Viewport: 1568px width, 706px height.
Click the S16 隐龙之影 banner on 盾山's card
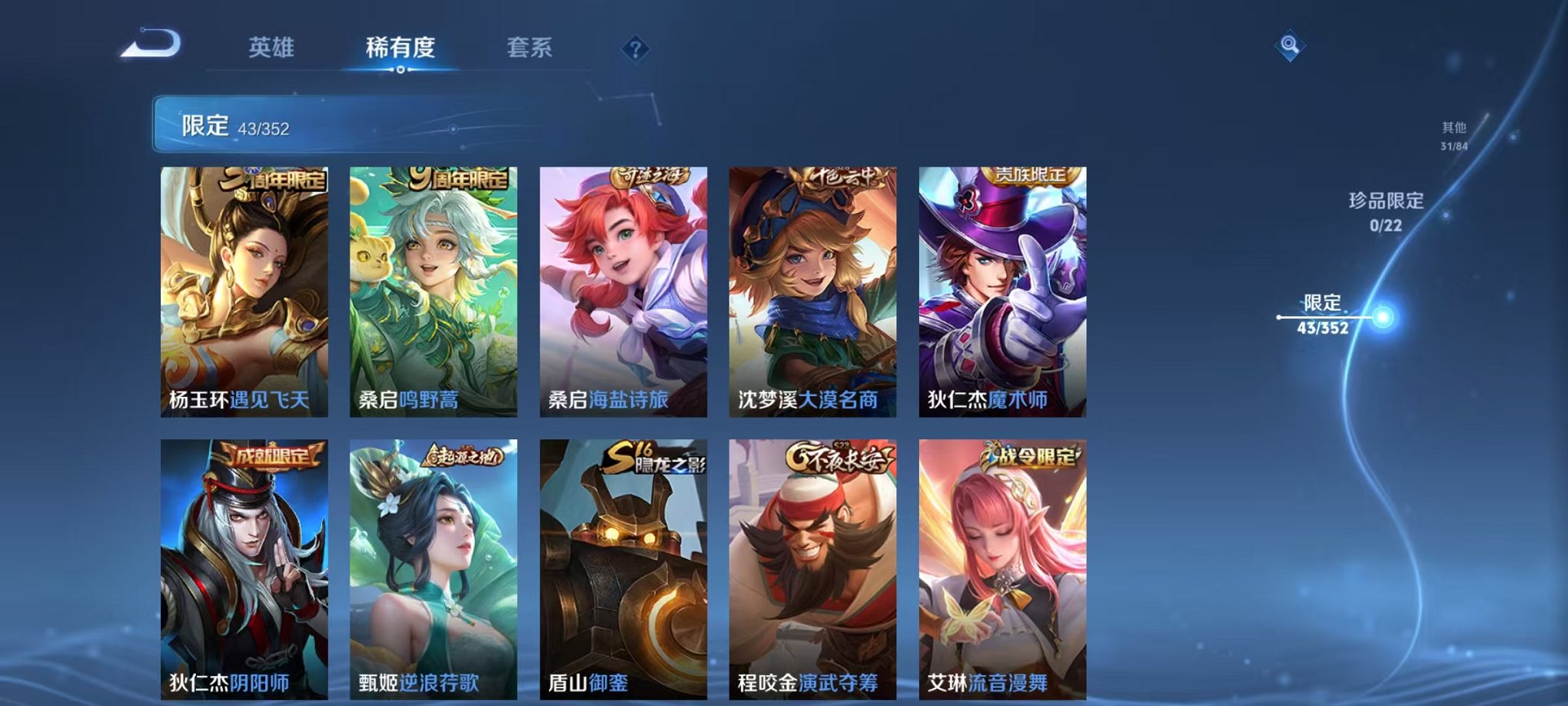pos(653,455)
